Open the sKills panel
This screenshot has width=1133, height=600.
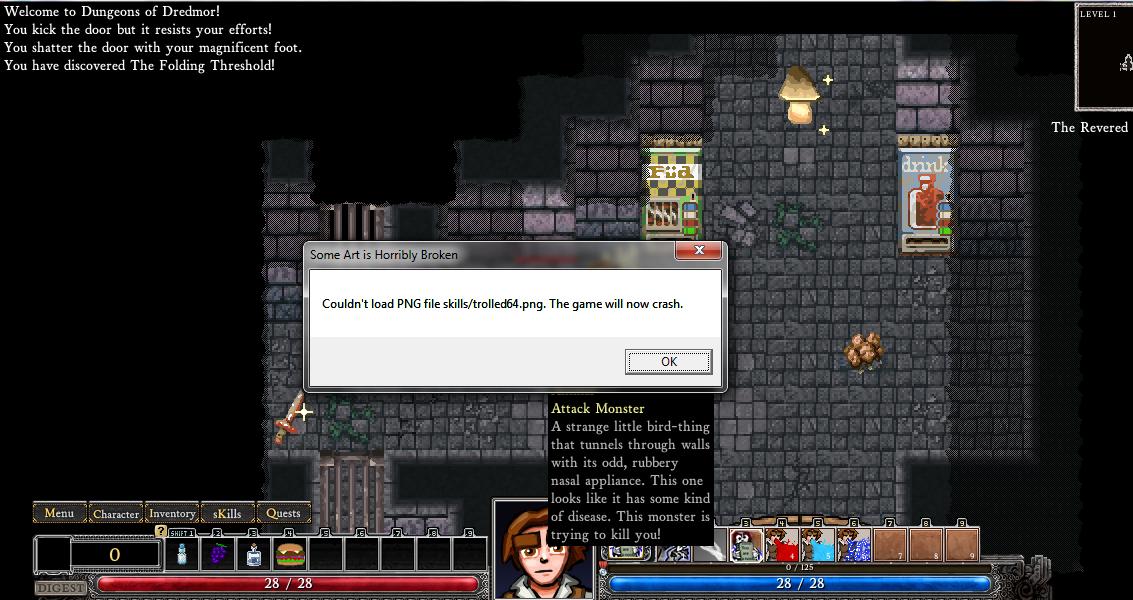(228, 514)
